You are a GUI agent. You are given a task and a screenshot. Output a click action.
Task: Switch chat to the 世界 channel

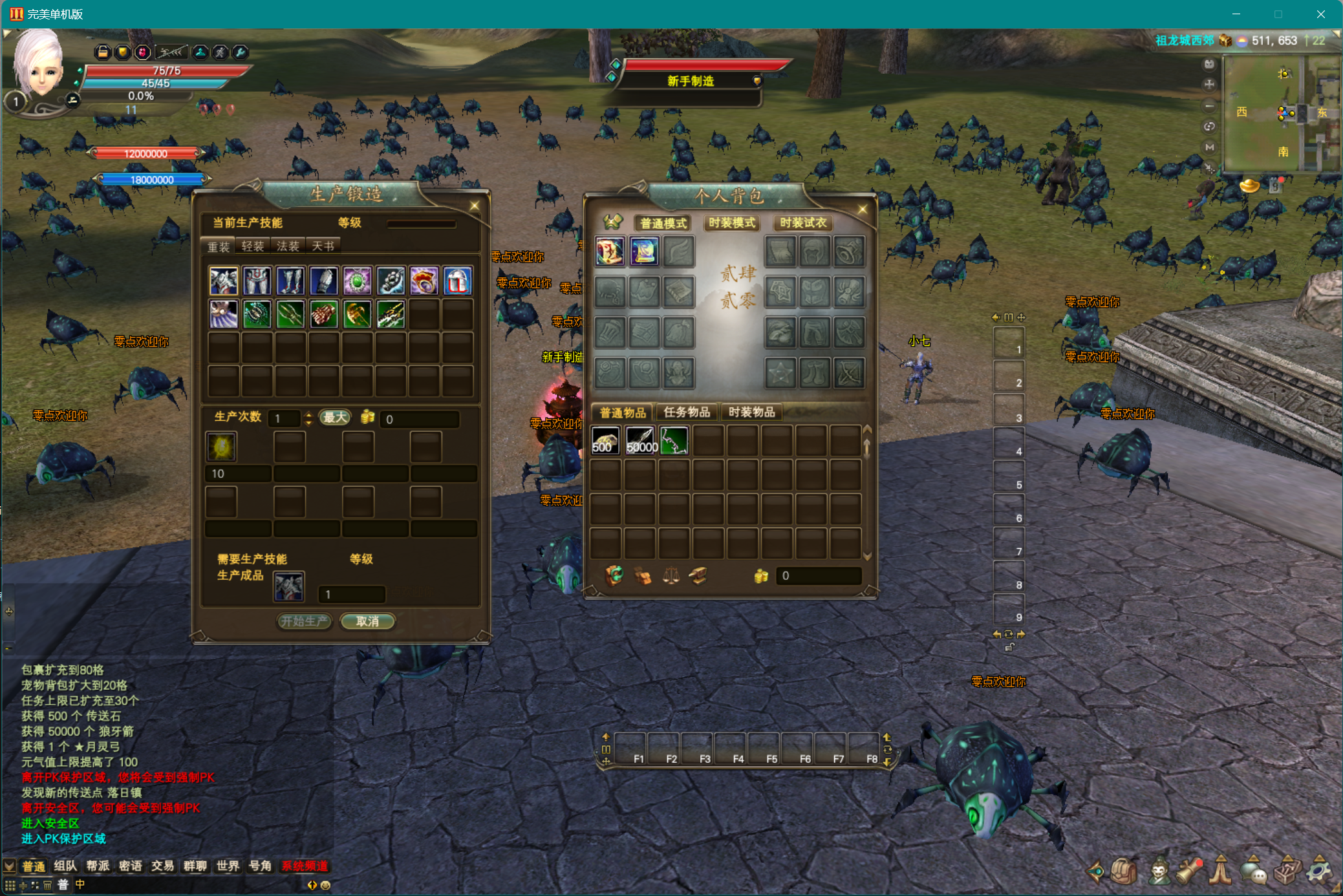pyautogui.click(x=228, y=866)
